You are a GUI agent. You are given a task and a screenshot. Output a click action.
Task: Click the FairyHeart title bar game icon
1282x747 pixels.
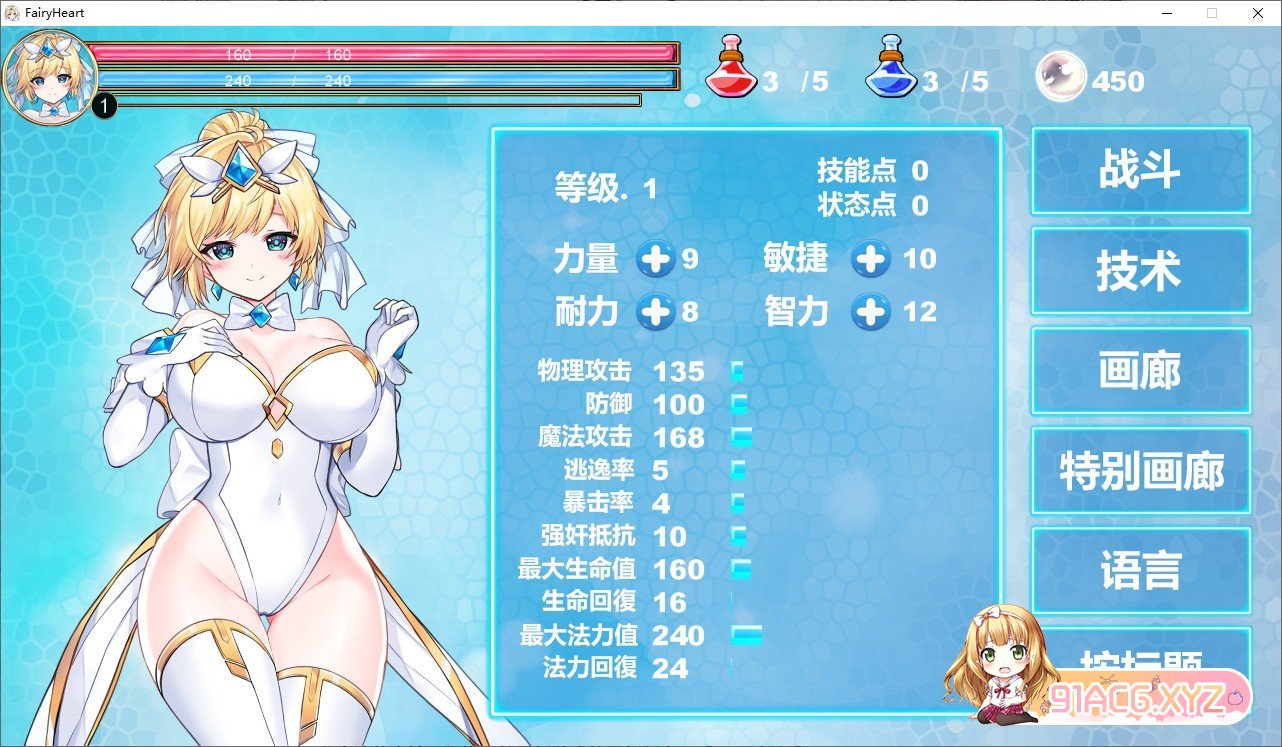coord(10,12)
